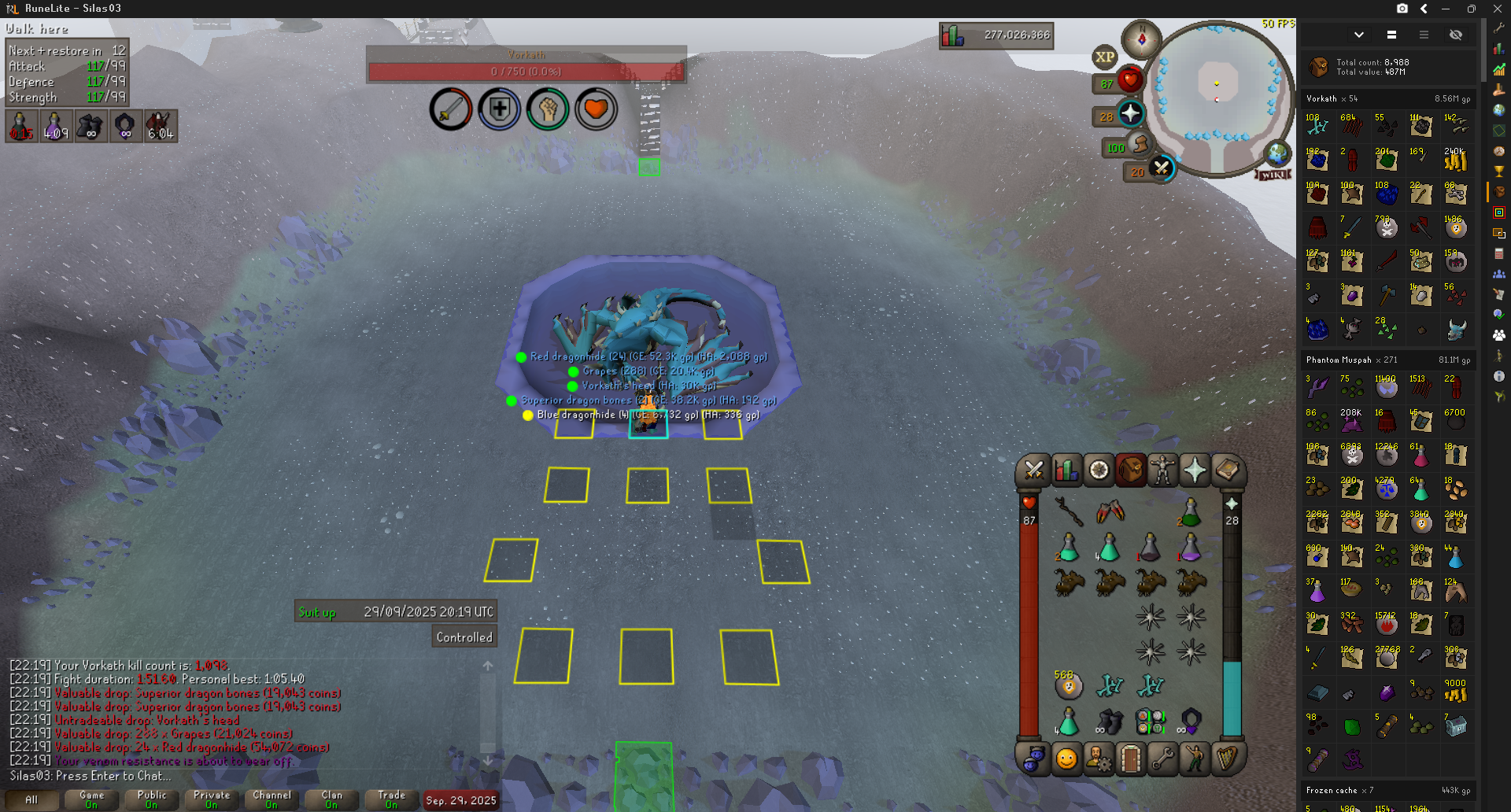Open the Combat Options tab

(1033, 471)
